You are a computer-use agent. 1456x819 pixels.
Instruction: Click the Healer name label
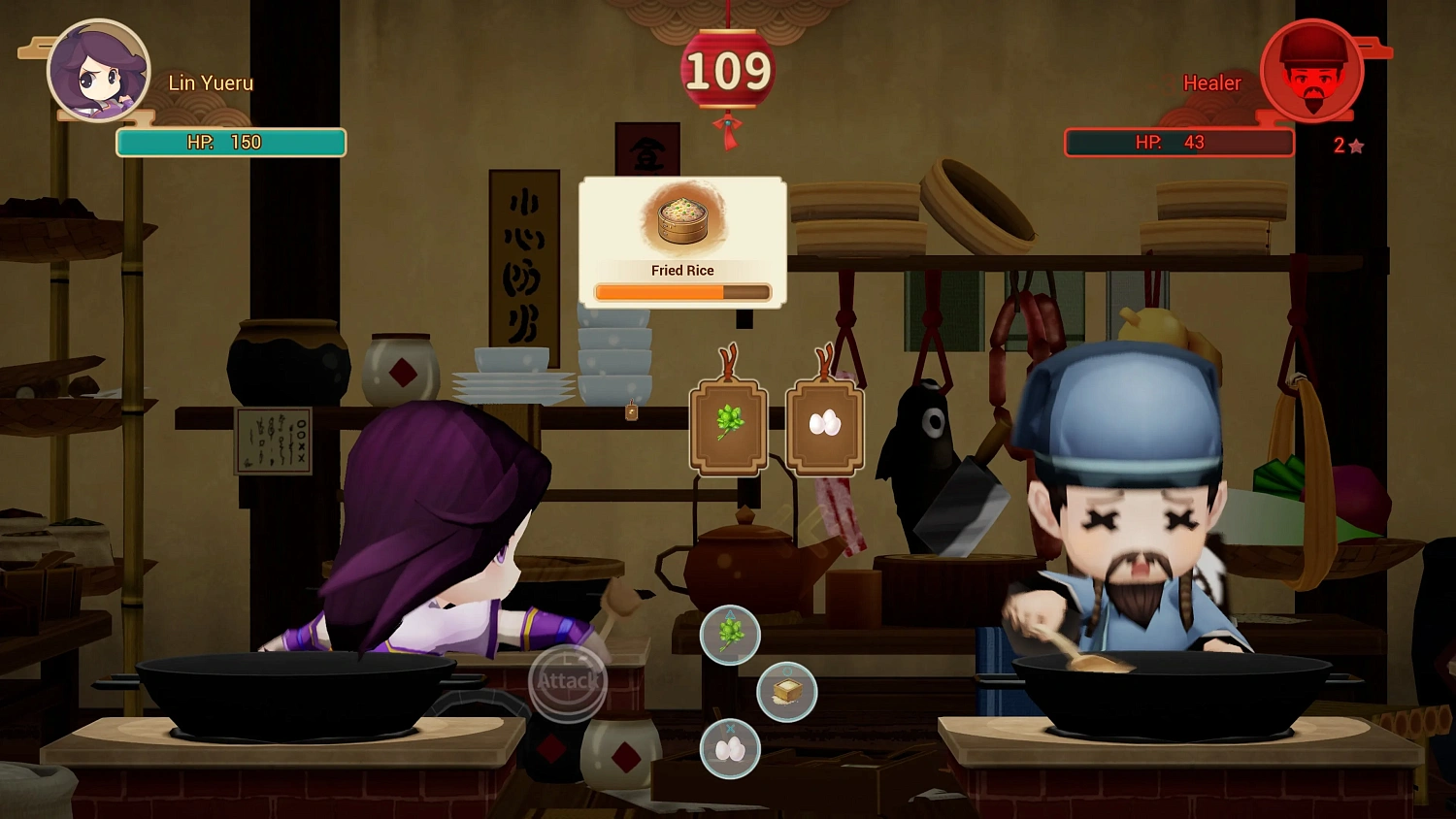point(1211,82)
